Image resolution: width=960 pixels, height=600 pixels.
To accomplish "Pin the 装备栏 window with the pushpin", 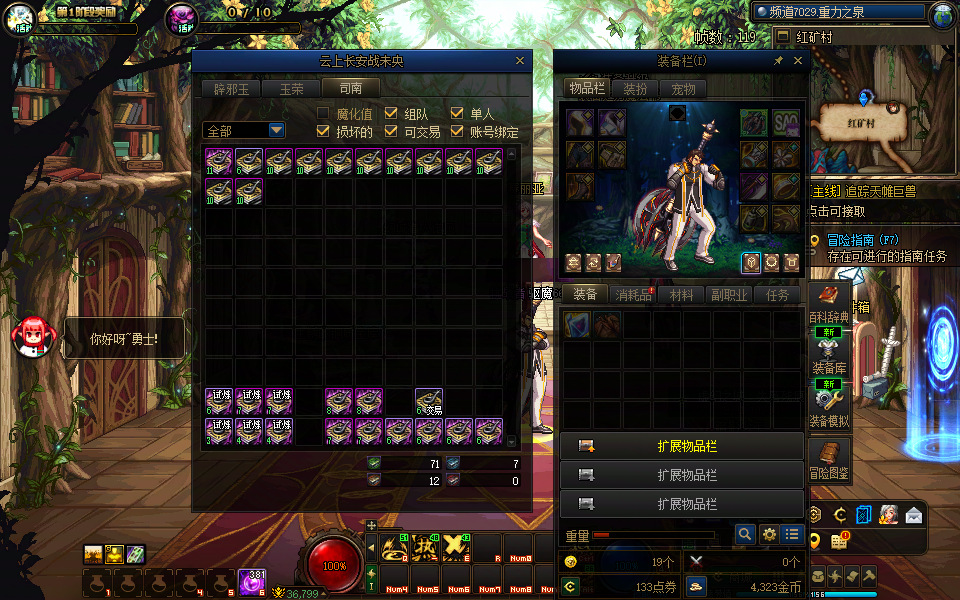I will (x=778, y=61).
